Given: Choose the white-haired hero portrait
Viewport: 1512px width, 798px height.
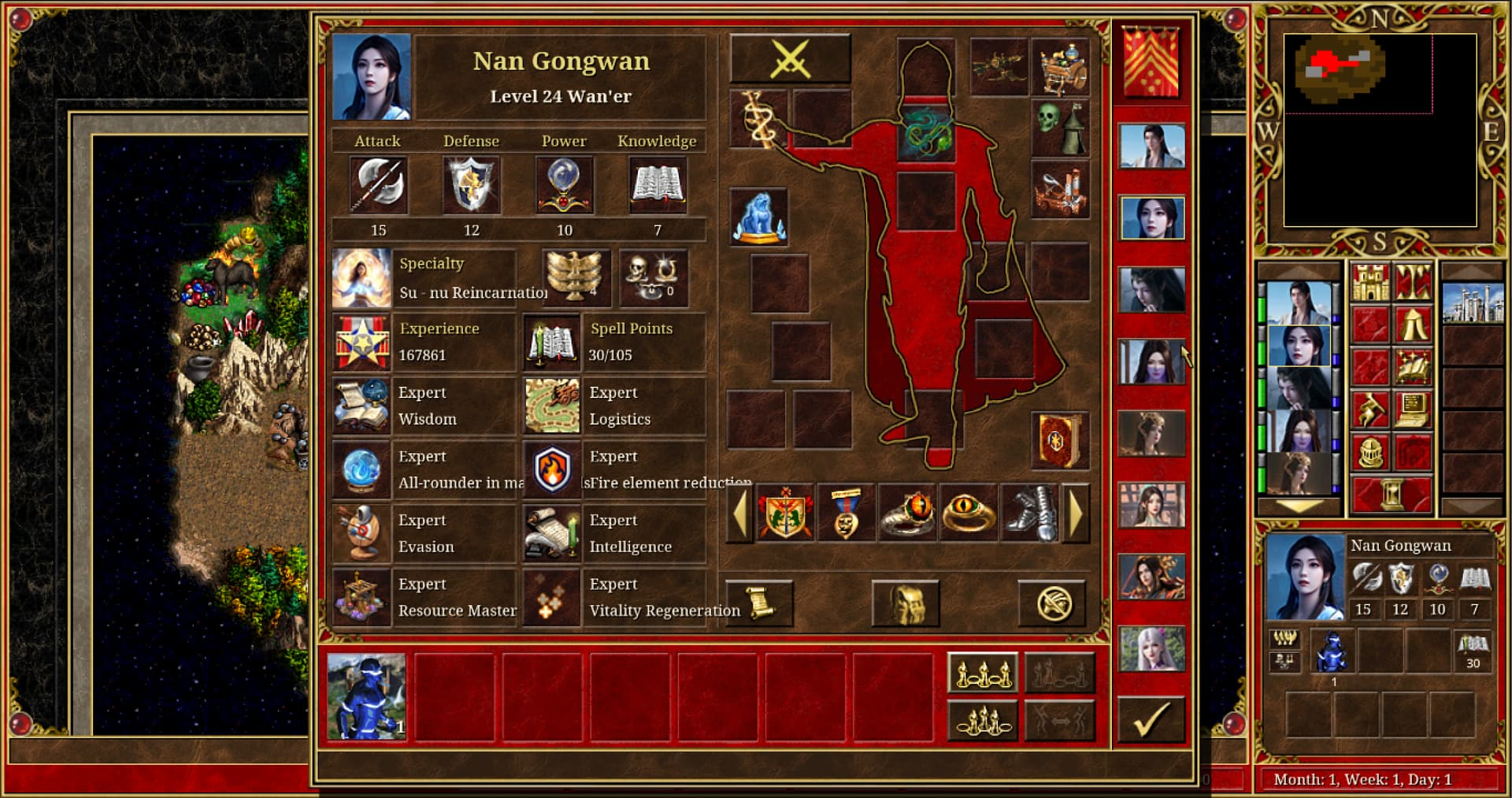Looking at the screenshot, I should pos(1151,648).
